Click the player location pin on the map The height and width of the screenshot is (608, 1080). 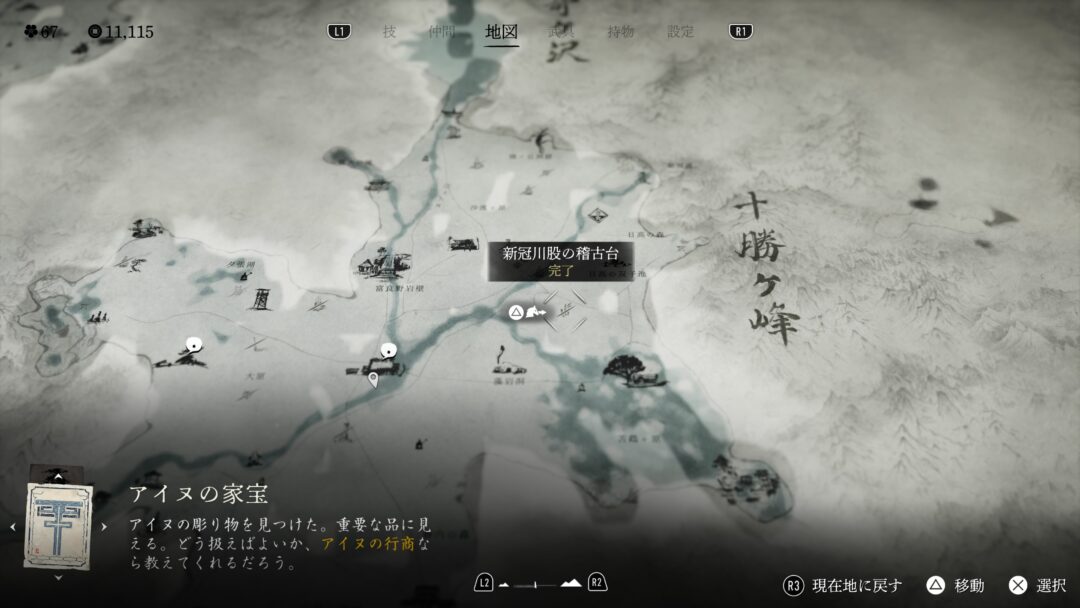point(373,379)
